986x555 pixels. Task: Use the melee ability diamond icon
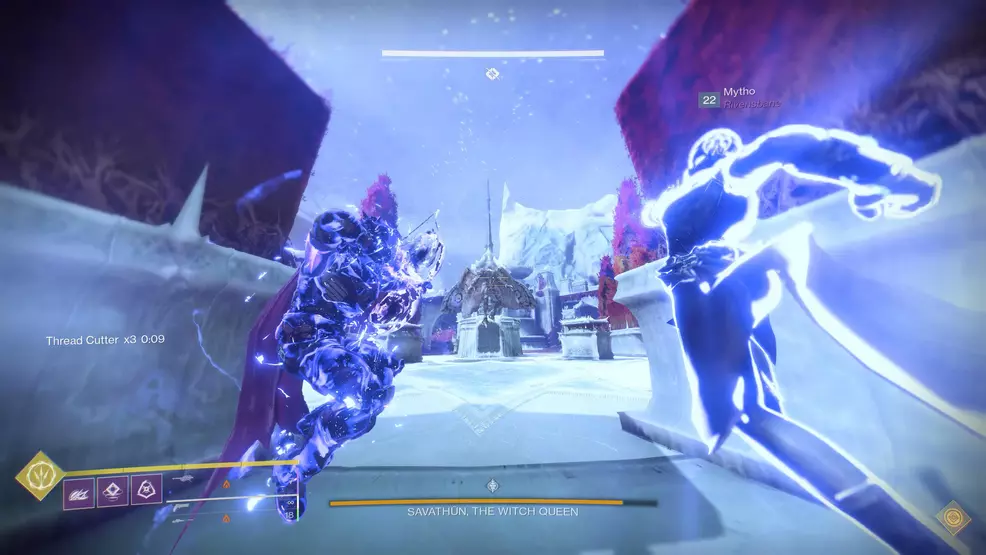(113, 491)
